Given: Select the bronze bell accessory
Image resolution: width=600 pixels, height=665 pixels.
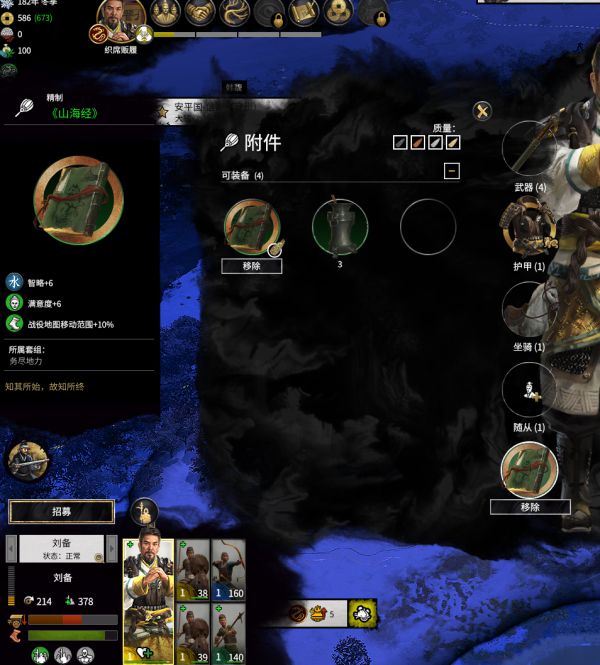Looking at the screenshot, I should (340, 226).
